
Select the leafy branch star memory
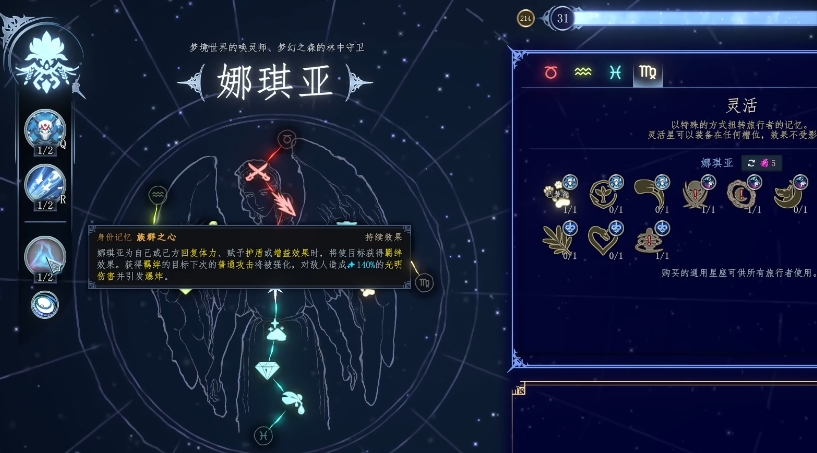[558, 238]
